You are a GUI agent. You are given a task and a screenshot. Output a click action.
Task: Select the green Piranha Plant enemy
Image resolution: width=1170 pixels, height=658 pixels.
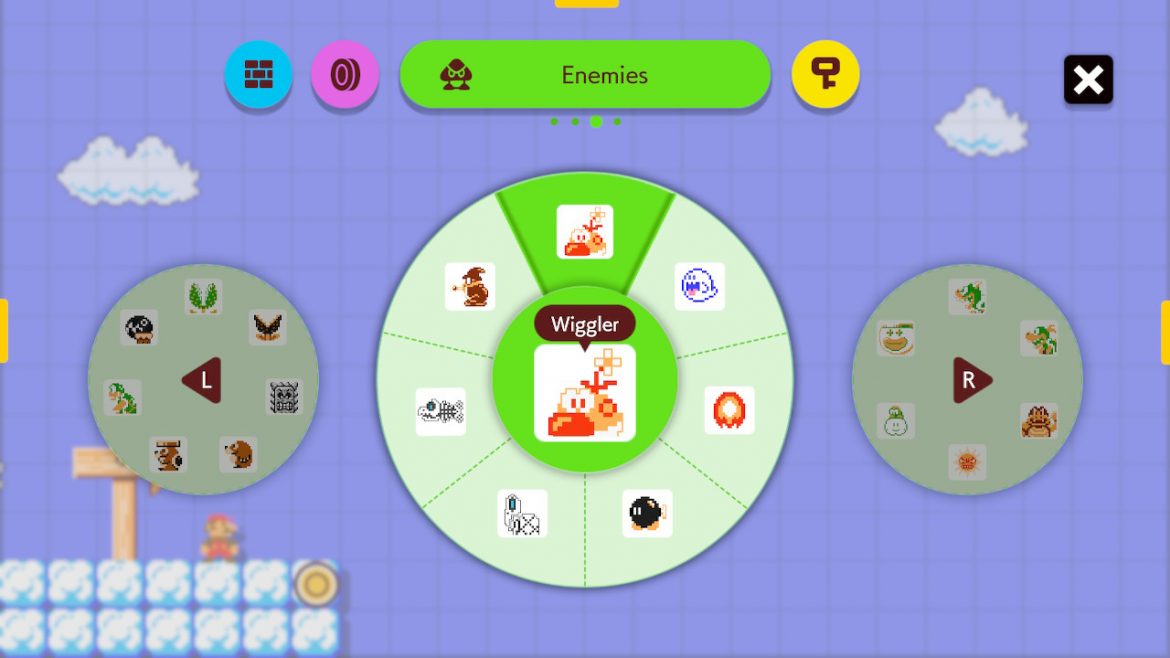coord(203,296)
